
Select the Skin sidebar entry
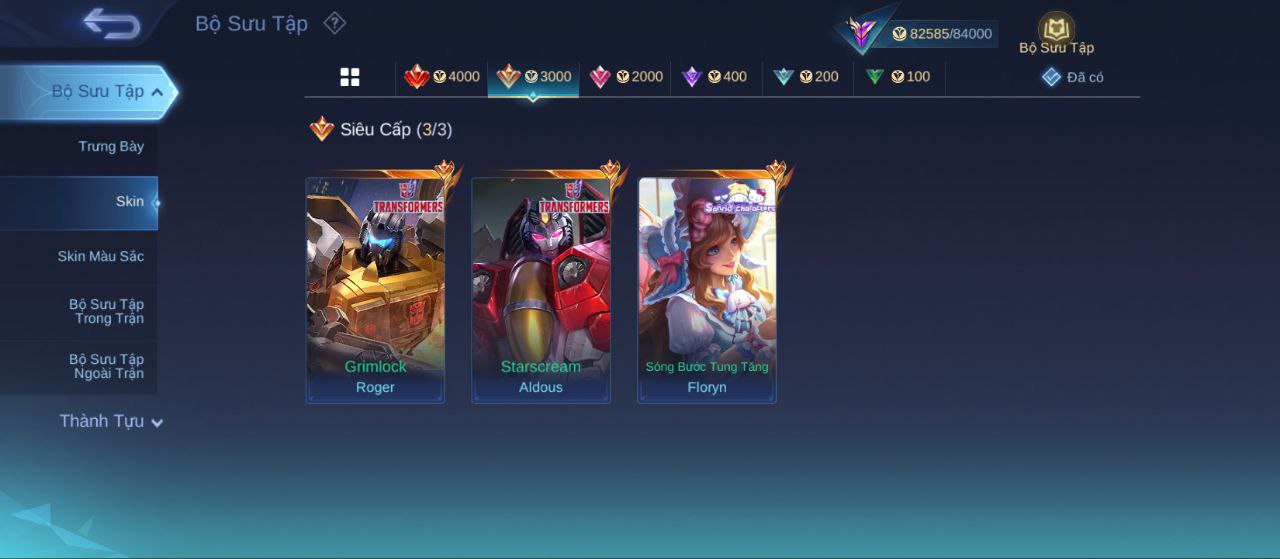coord(129,202)
